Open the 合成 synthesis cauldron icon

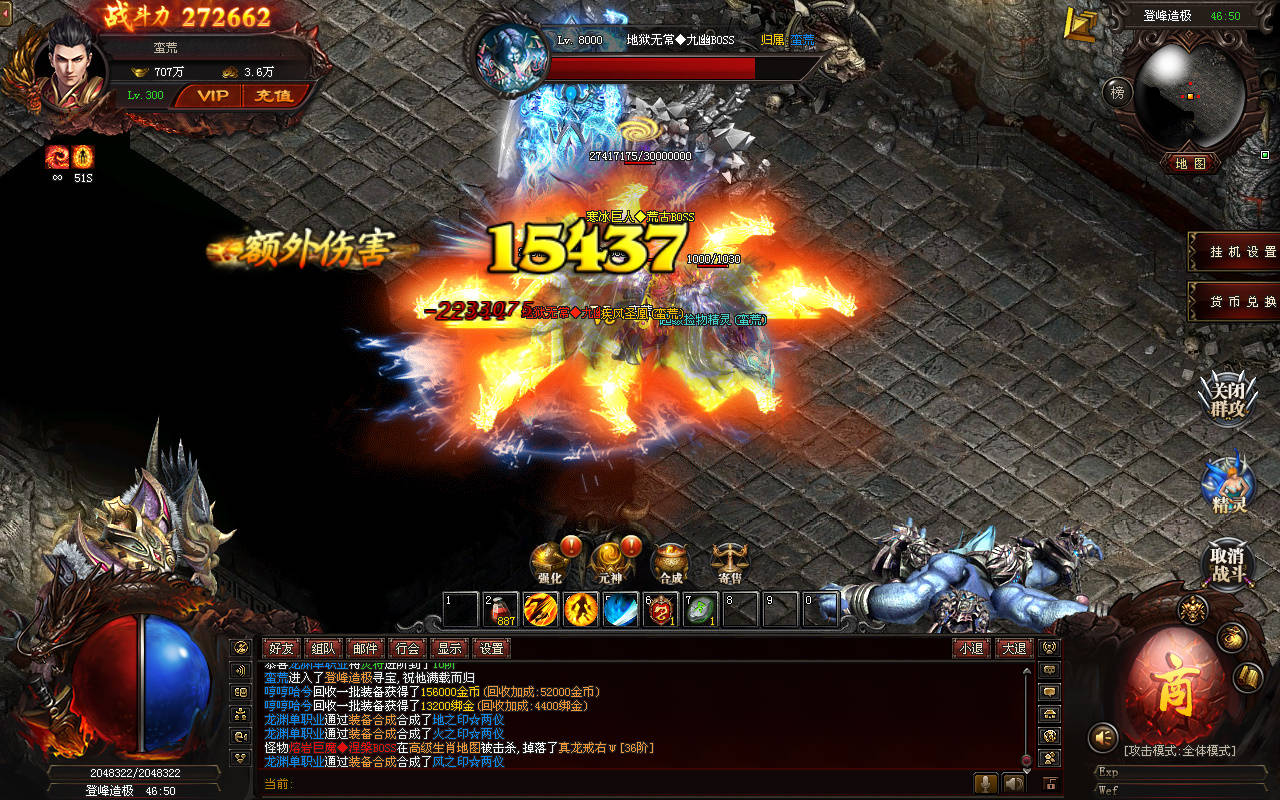670,562
